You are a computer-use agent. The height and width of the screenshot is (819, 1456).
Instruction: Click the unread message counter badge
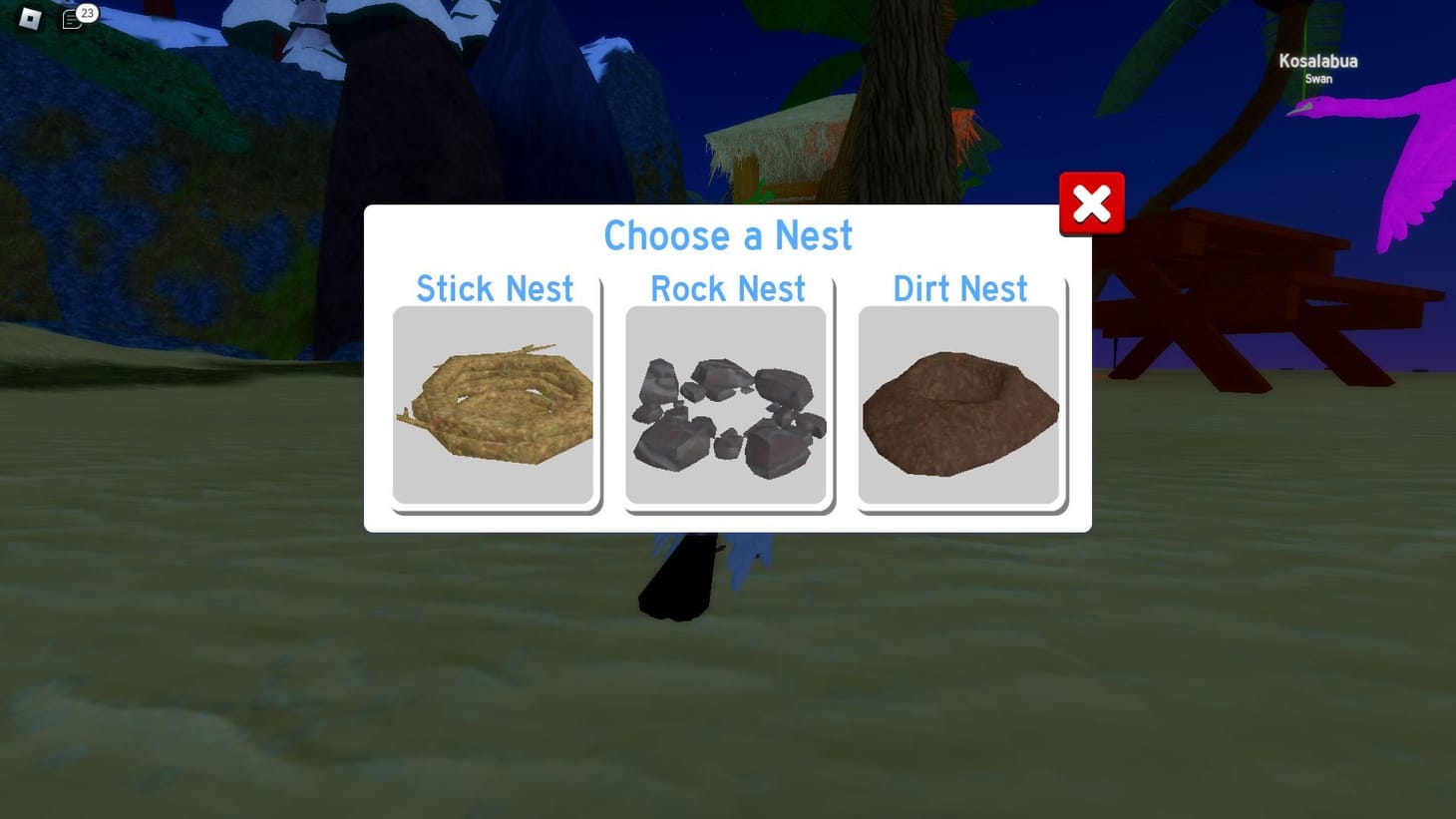coord(86,13)
